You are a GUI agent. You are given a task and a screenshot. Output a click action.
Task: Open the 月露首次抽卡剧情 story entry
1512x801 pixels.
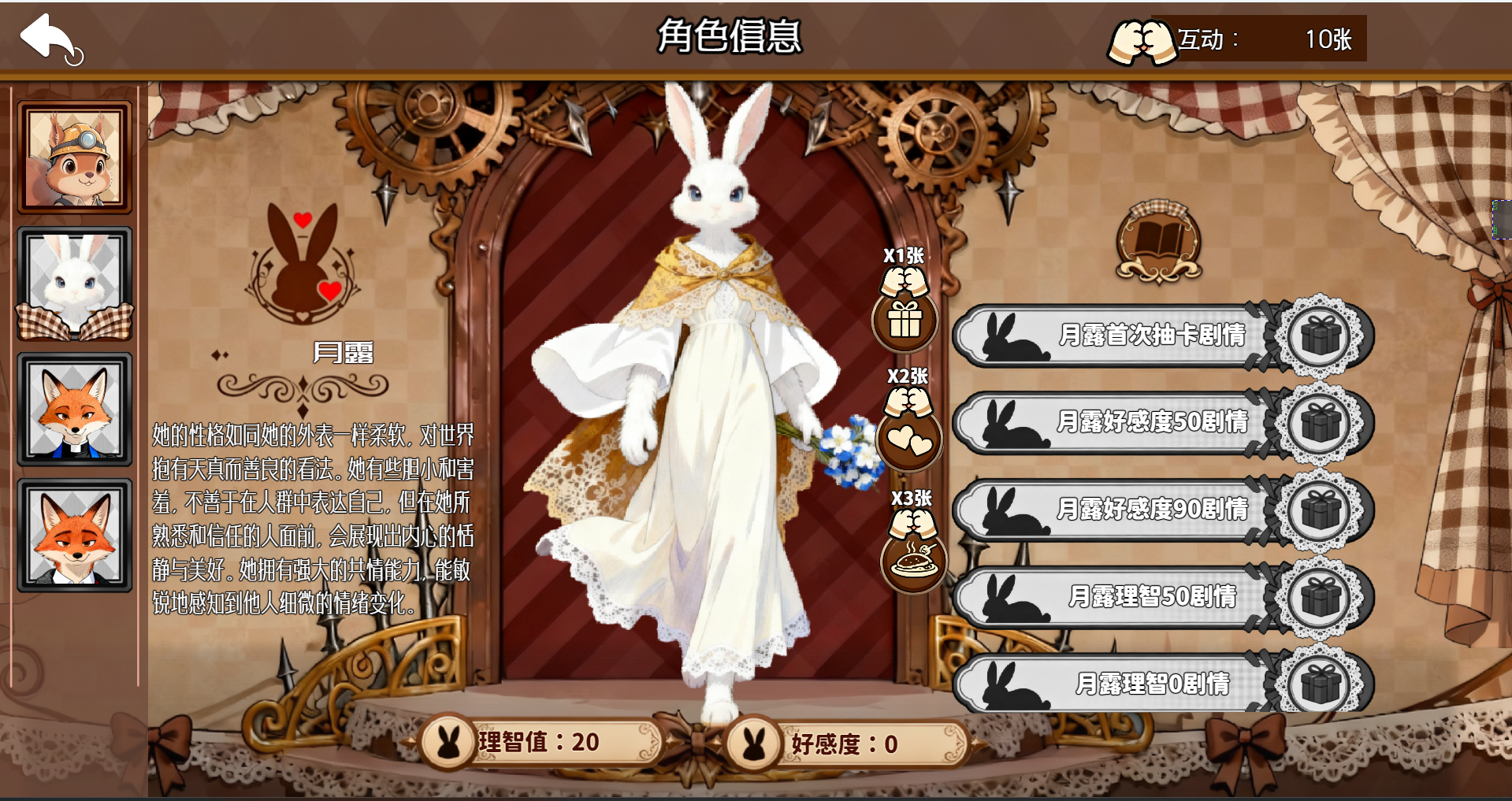coord(1150,335)
